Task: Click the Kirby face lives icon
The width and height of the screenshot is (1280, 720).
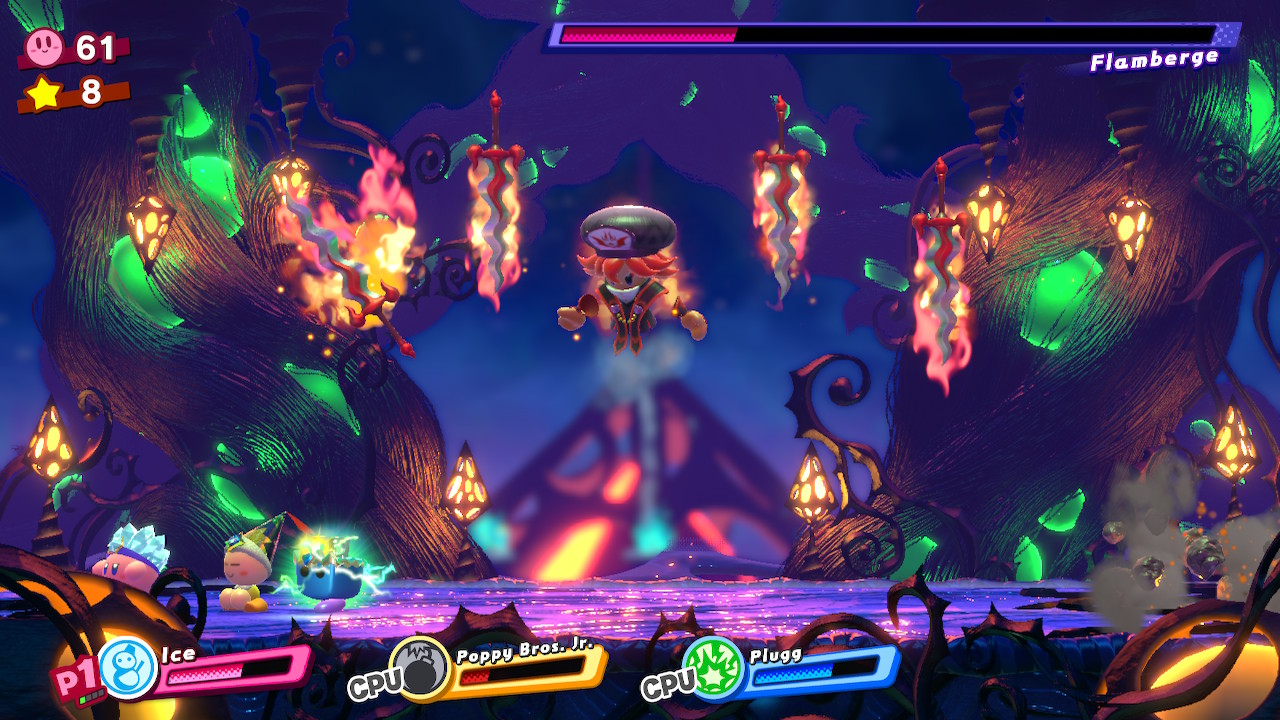Action: (x=44, y=46)
